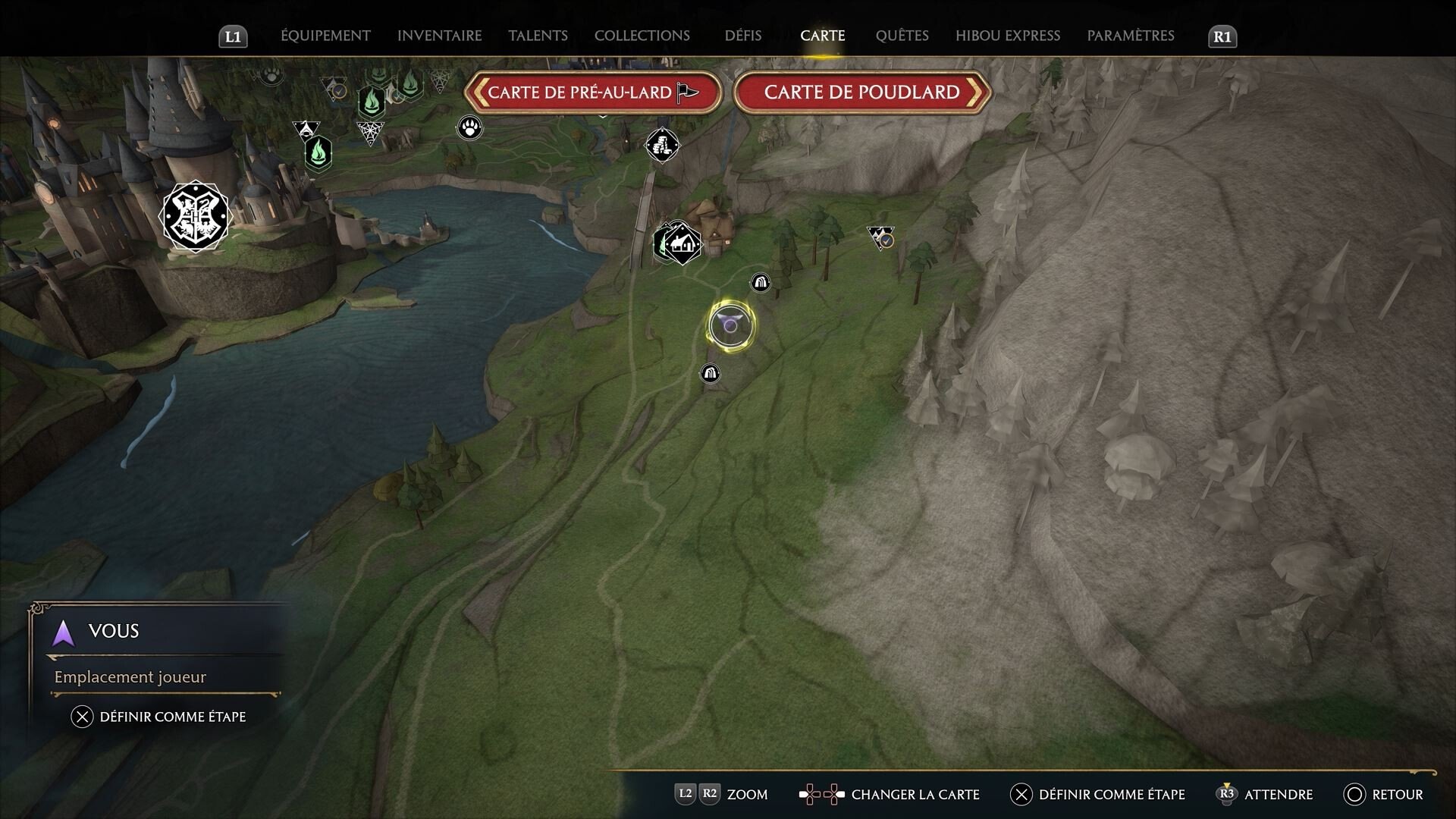Image resolution: width=1456 pixels, height=819 pixels.
Task: Pick the archway marker above the player
Action: pos(760,283)
